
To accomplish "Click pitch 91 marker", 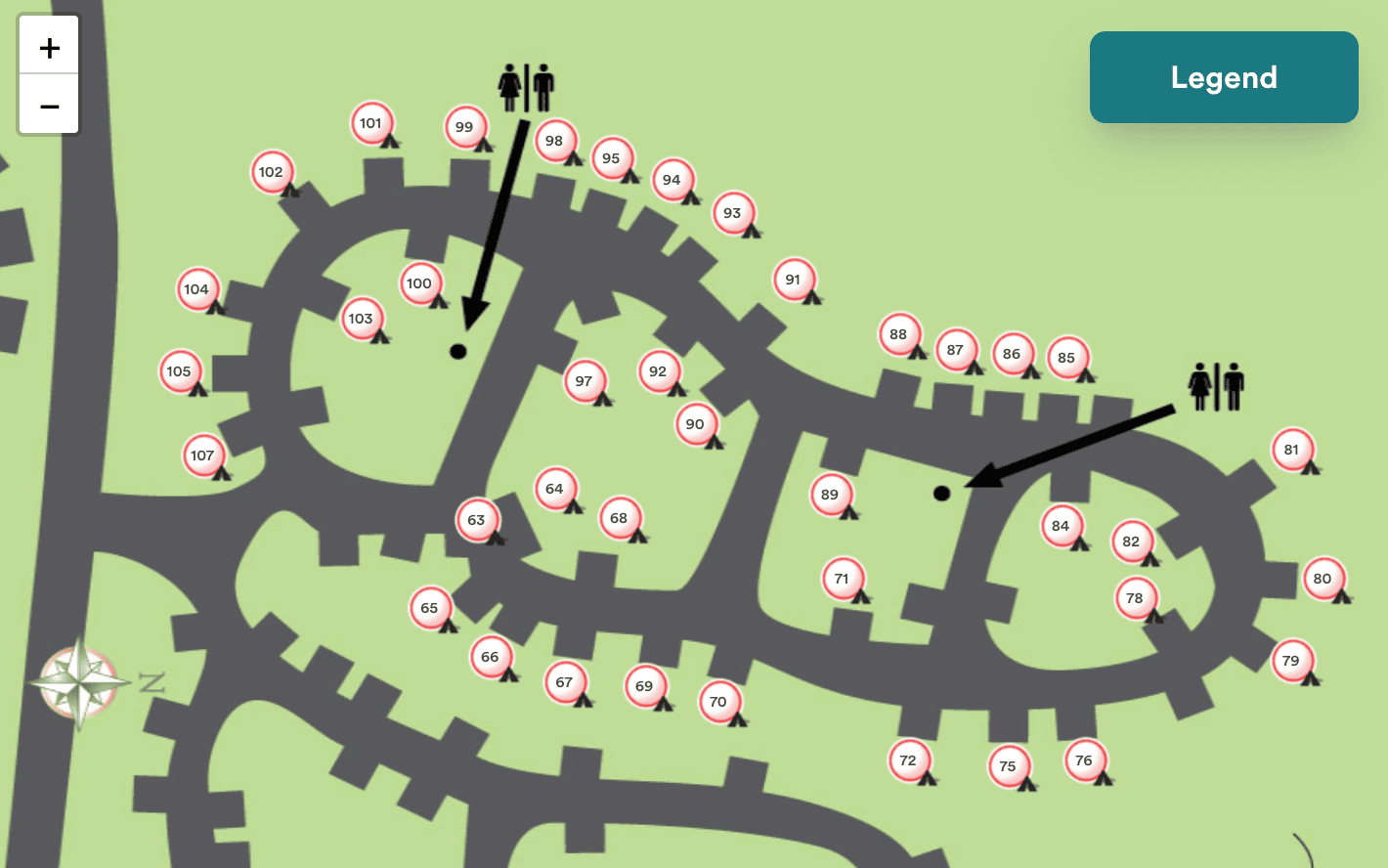I will click(794, 279).
